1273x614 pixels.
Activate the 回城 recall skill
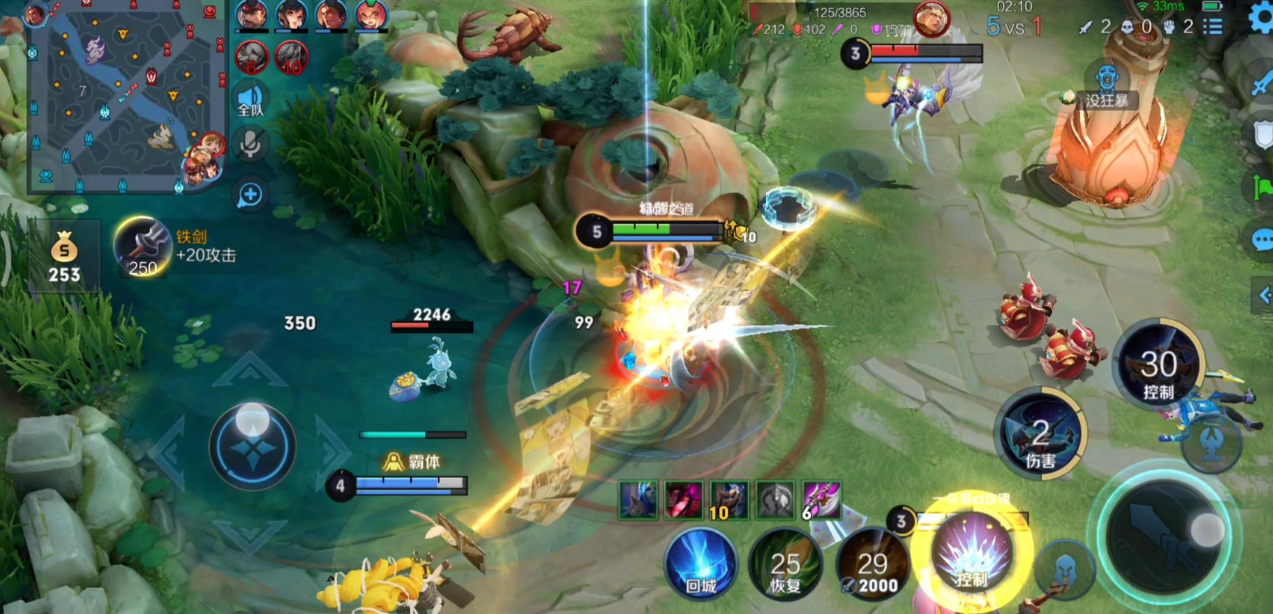coord(701,563)
